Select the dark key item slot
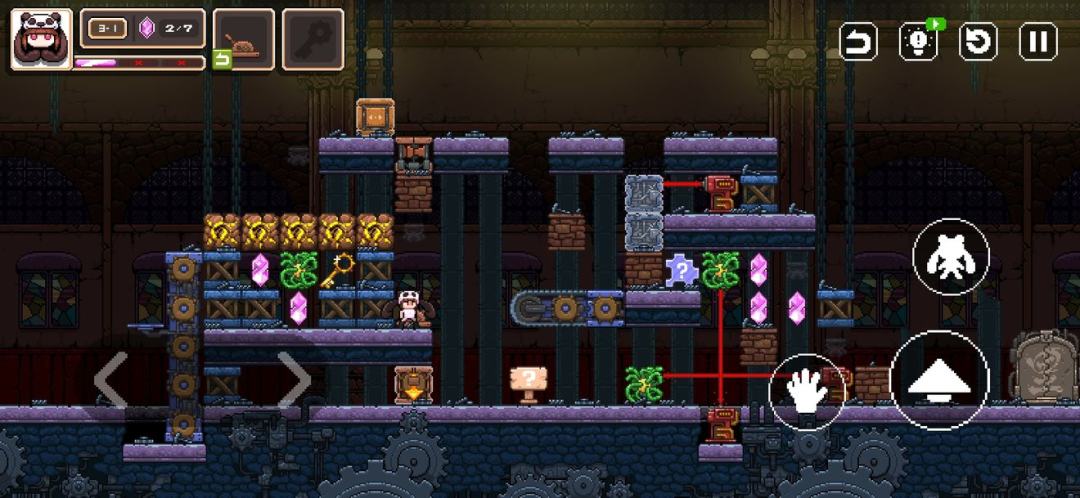 click(x=313, y=40)
